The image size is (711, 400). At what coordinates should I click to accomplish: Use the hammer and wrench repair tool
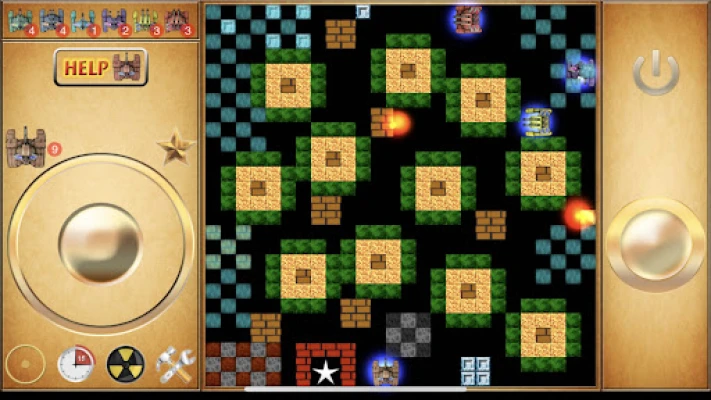175,364
